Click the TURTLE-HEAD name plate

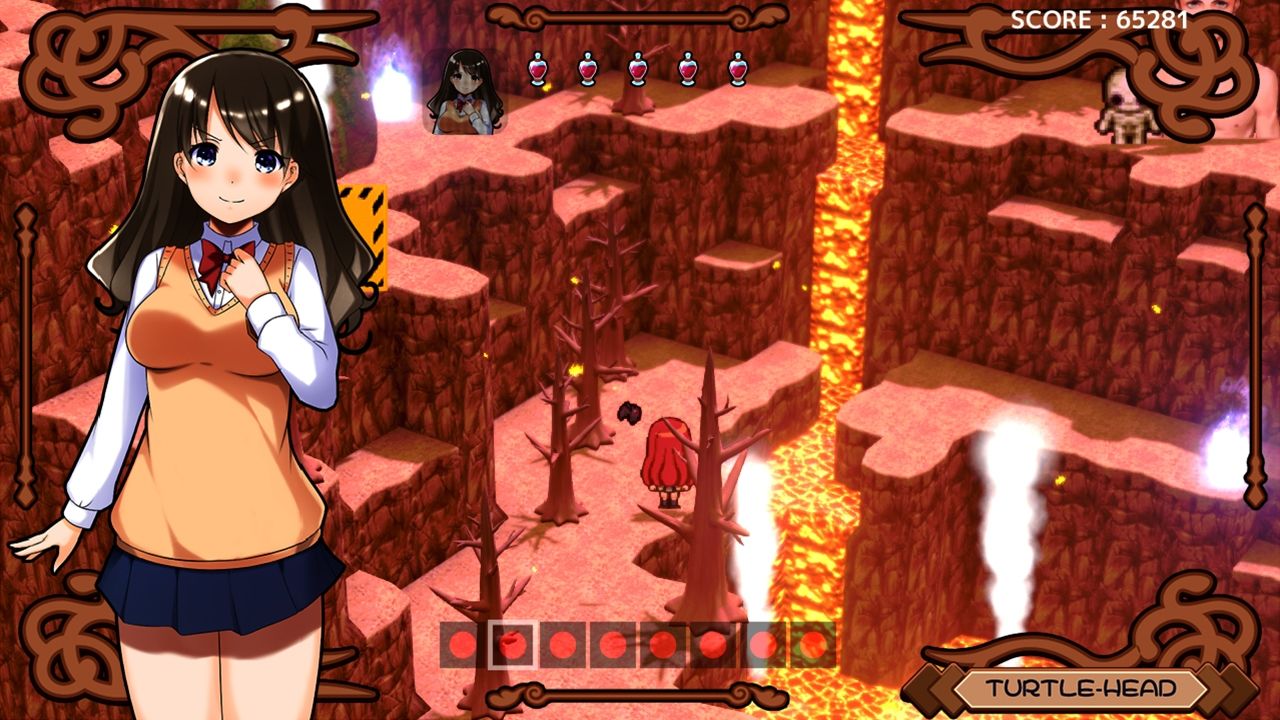pyautogui.click(x=1079, y=688)
